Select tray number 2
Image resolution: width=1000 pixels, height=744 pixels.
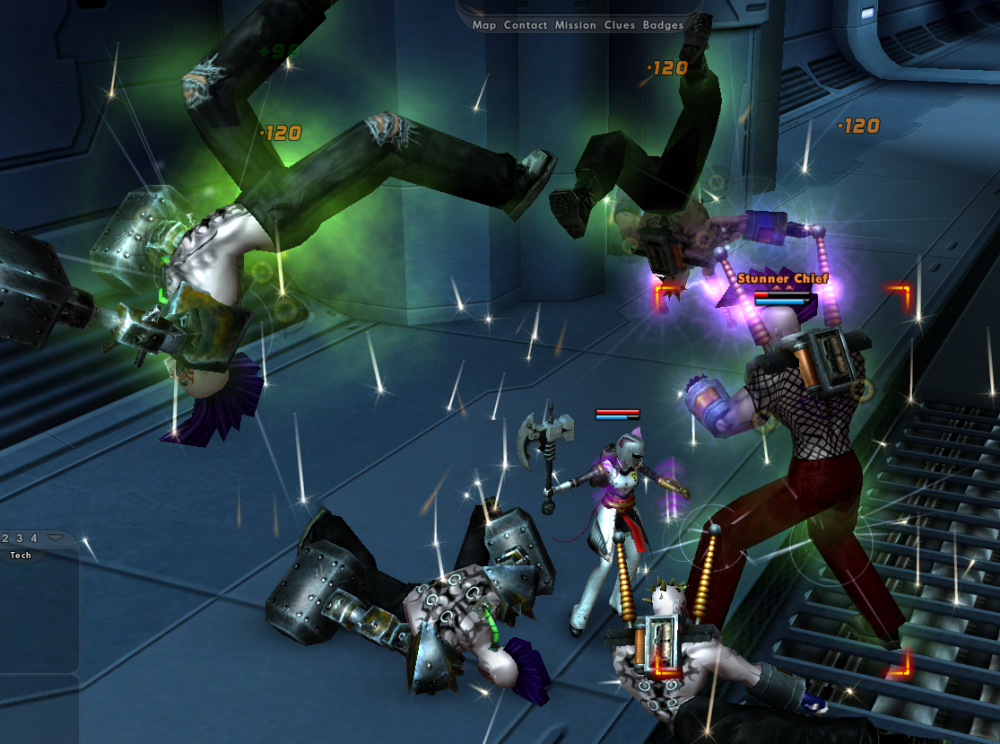[6, 538]
